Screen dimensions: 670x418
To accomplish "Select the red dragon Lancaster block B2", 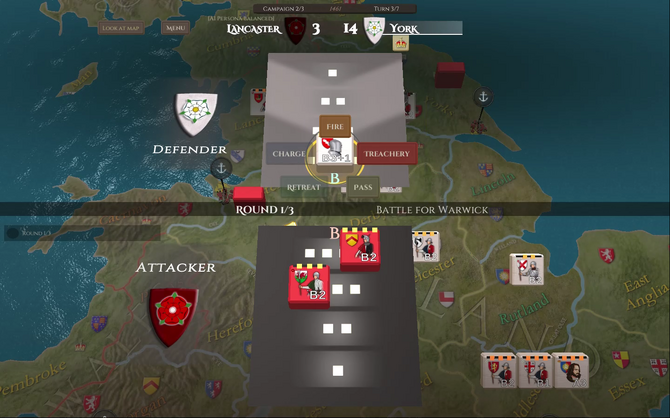I will (310, 284).
